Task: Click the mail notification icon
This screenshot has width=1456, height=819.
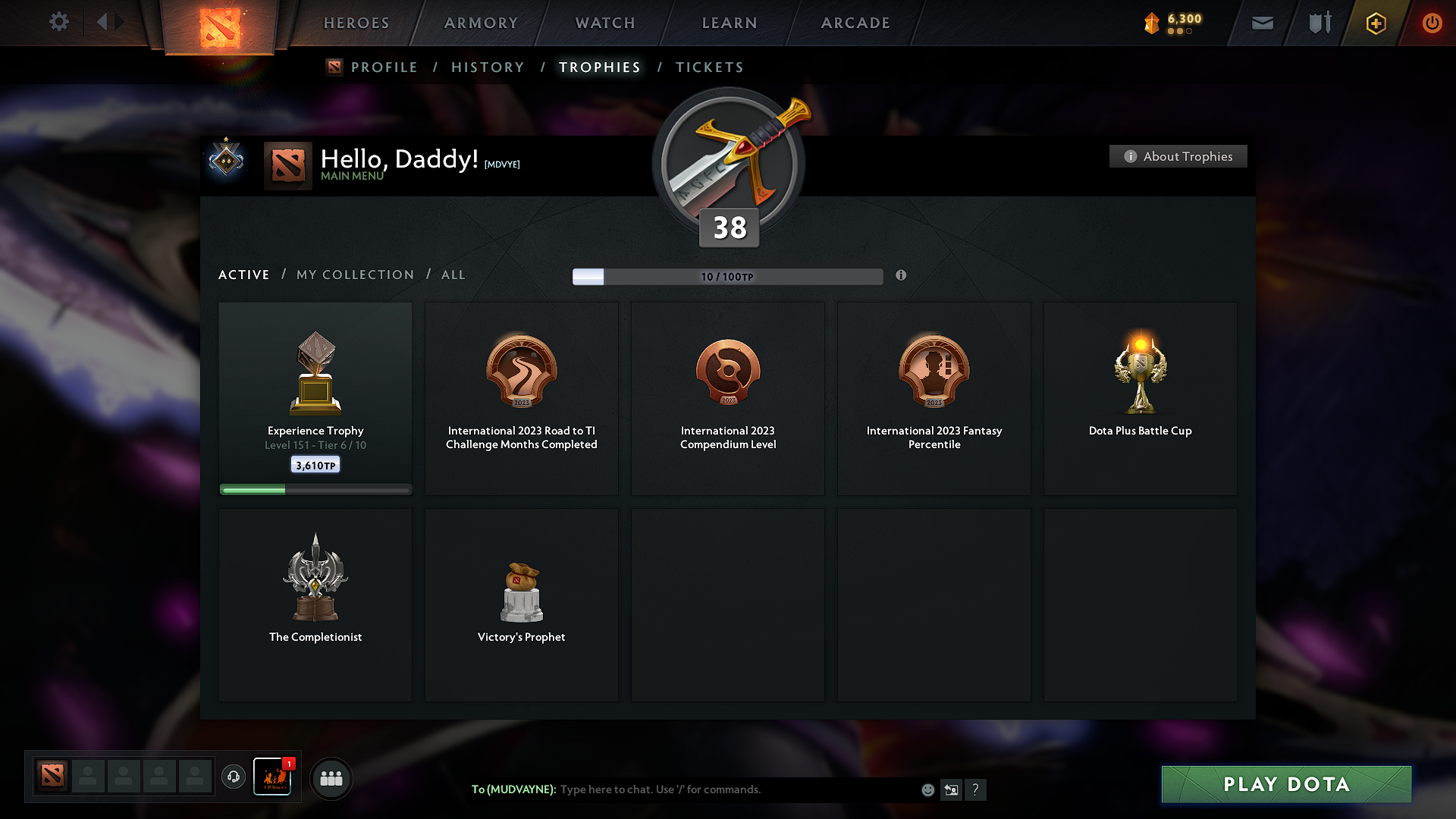Action: point(1262,23)
